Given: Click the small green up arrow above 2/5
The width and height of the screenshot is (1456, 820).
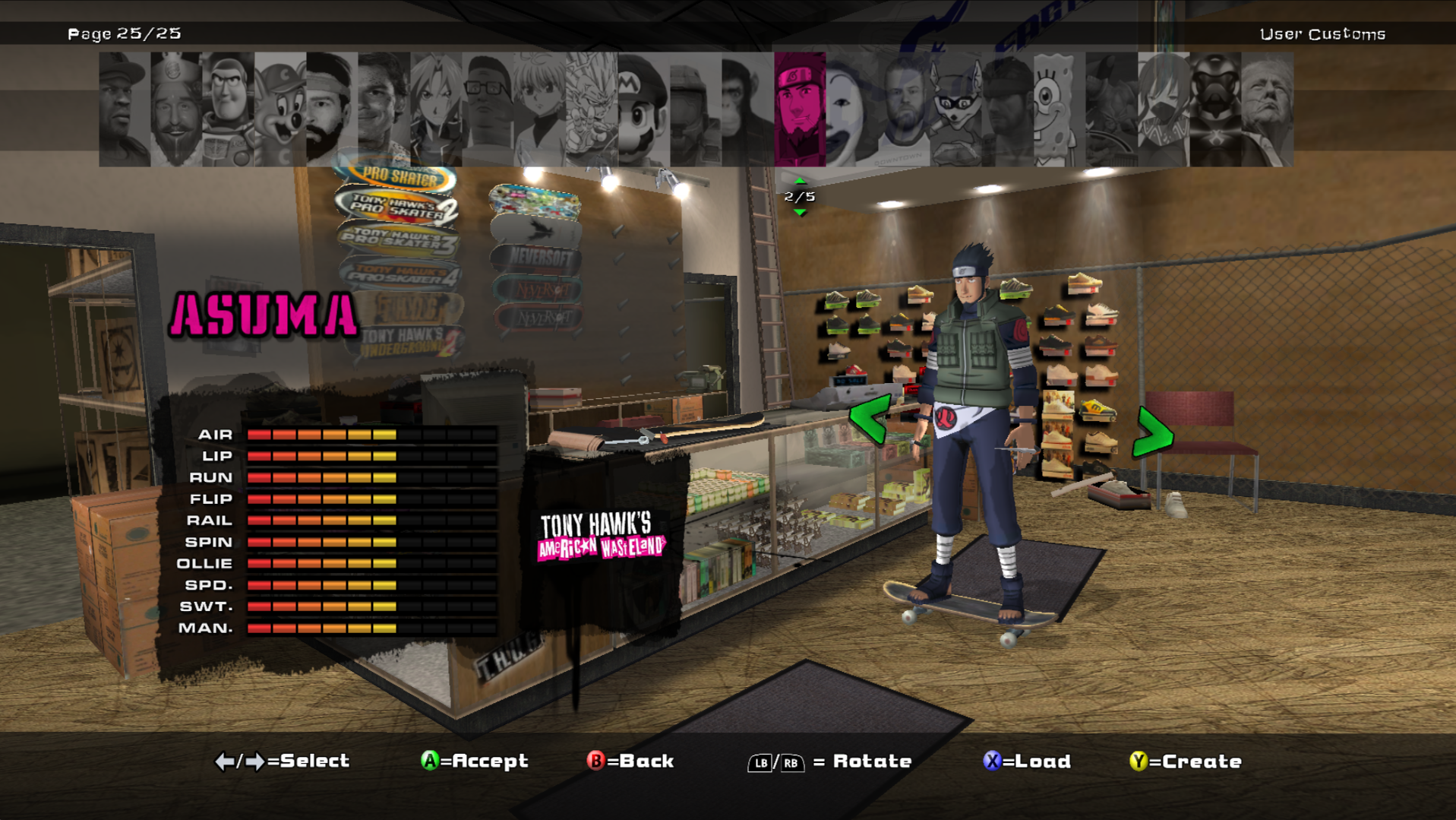Looking at the screenshot, I should pyautogui.click(x=800, y=181).
